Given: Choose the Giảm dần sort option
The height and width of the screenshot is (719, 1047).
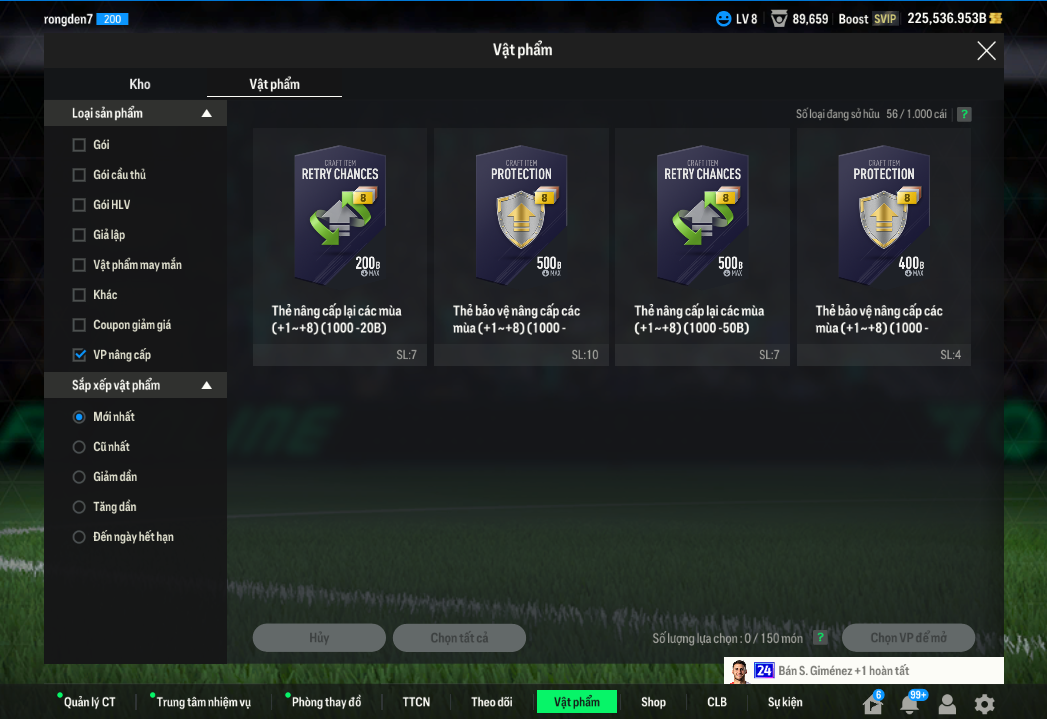Looking at the screenshot, I should point(80,477).
